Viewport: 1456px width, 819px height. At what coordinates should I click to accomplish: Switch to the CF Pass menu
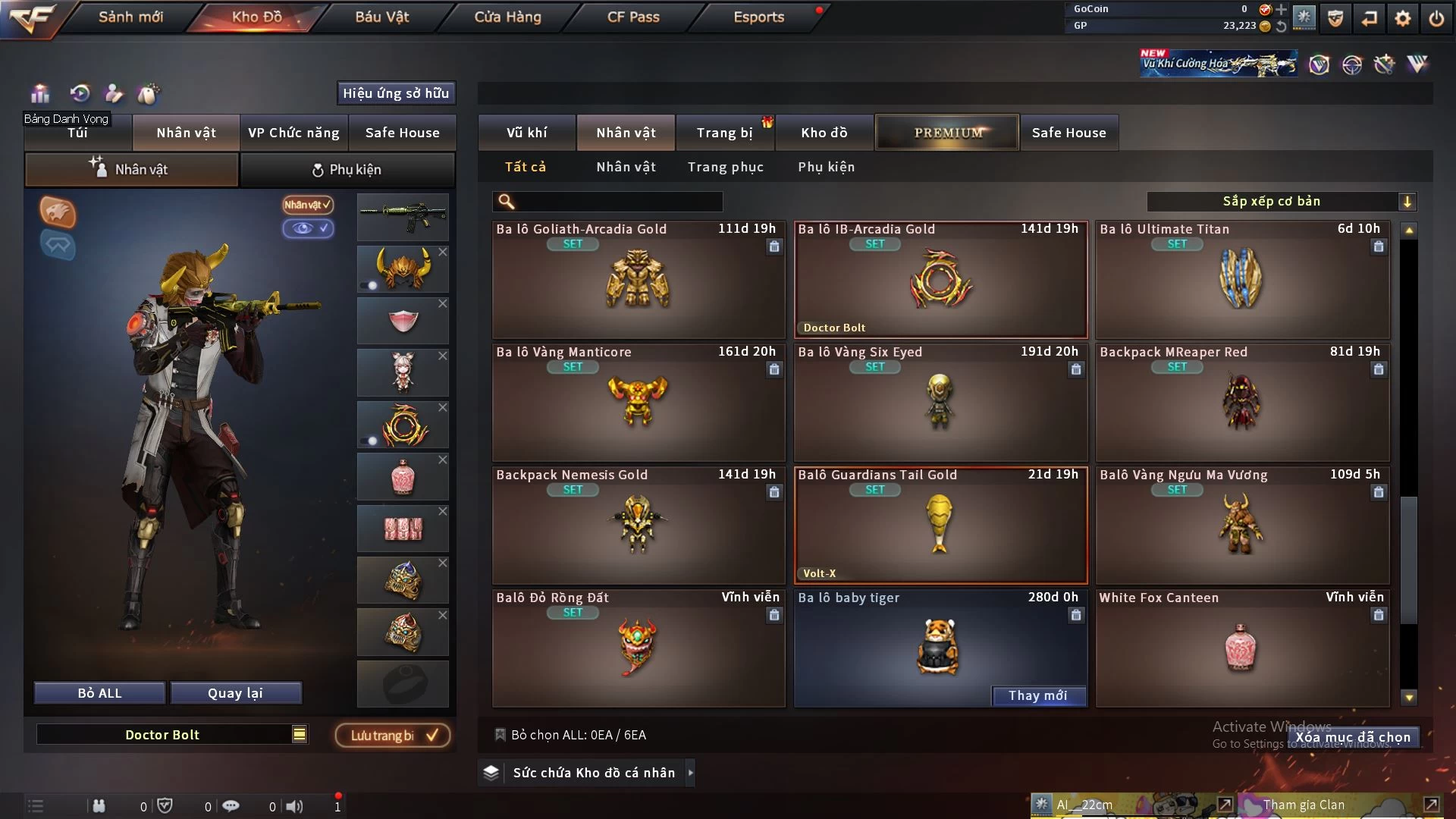[x=633, y=17]
